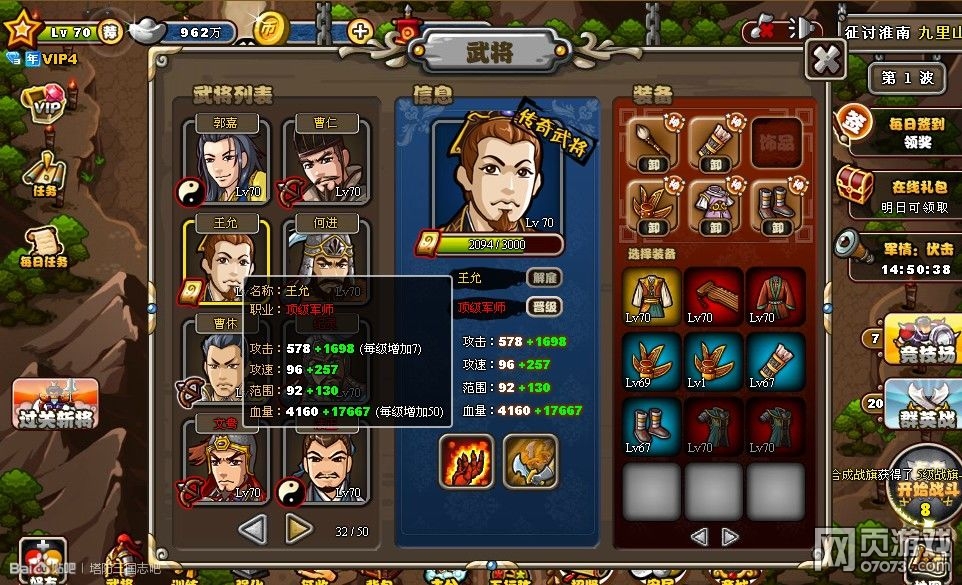Choose the Lv69 helmet in equipment selection
The height and width of the screenshot is (585, 962).
tap(652, 361)
